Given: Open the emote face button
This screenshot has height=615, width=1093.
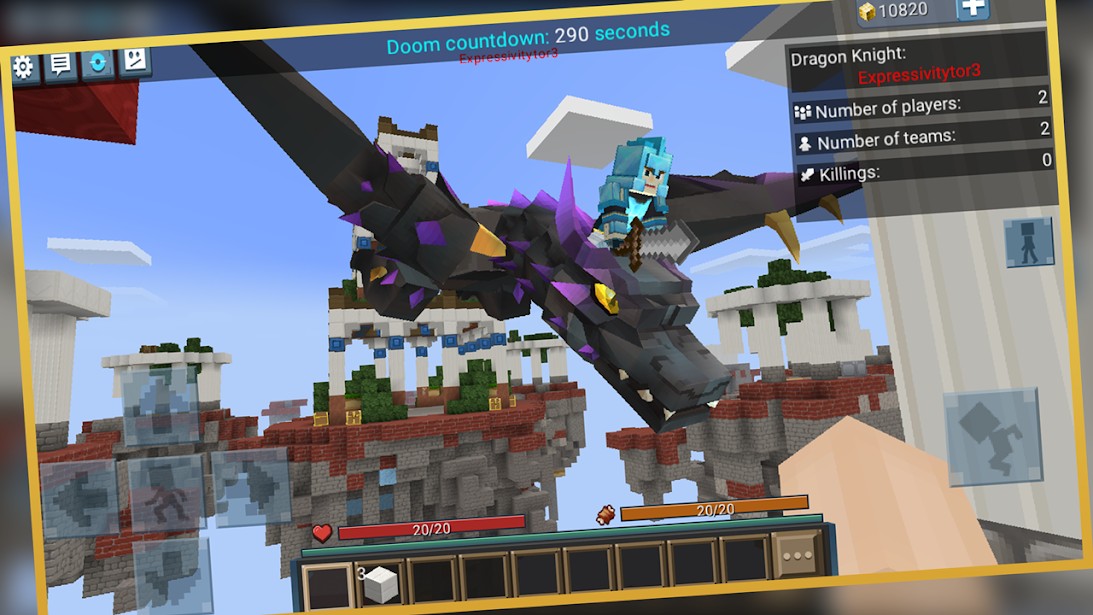Looking at the screenshot, I should pyautogui.click(x=134, y=60).
